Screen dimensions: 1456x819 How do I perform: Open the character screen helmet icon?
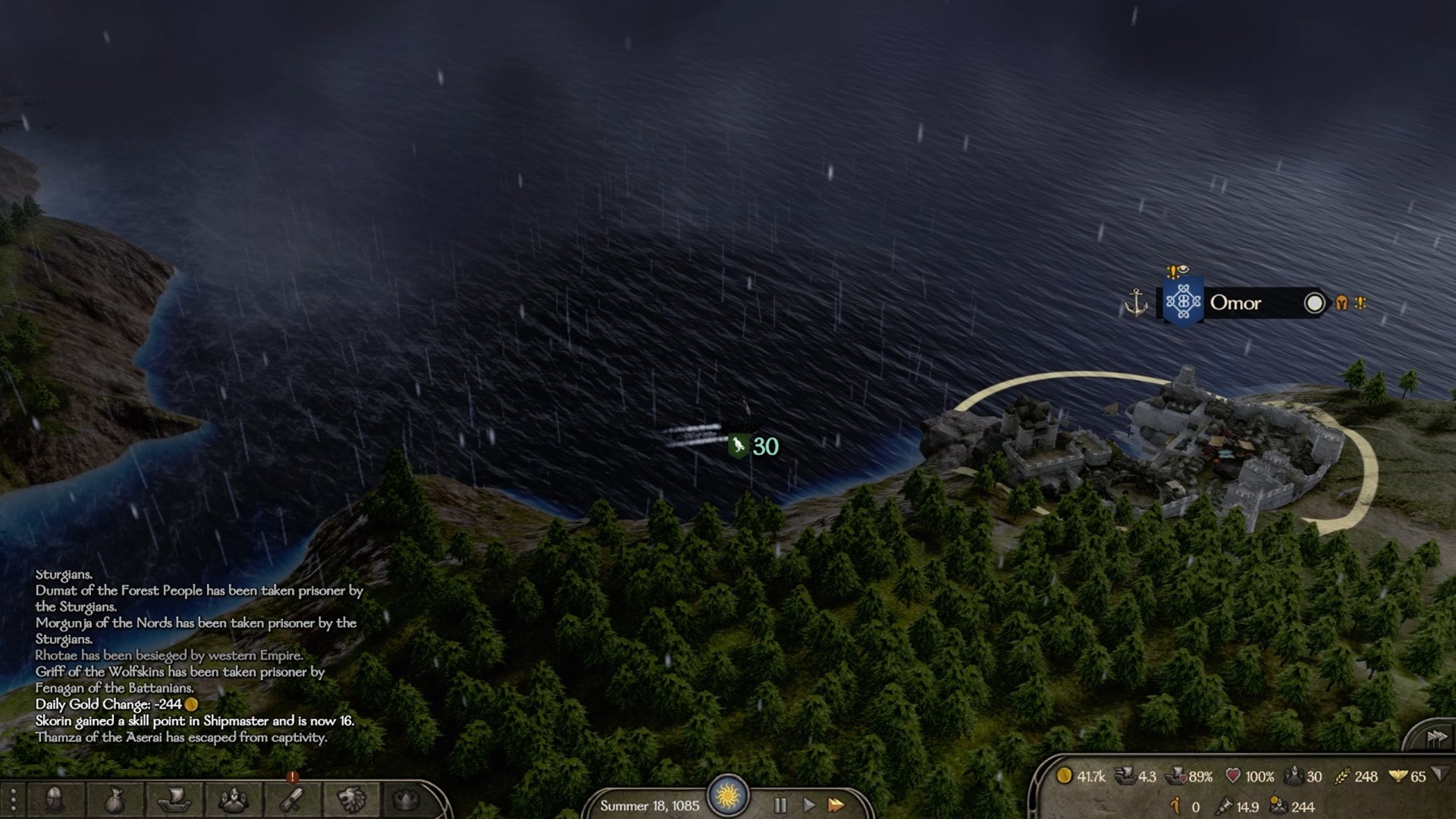pos(55,799)
